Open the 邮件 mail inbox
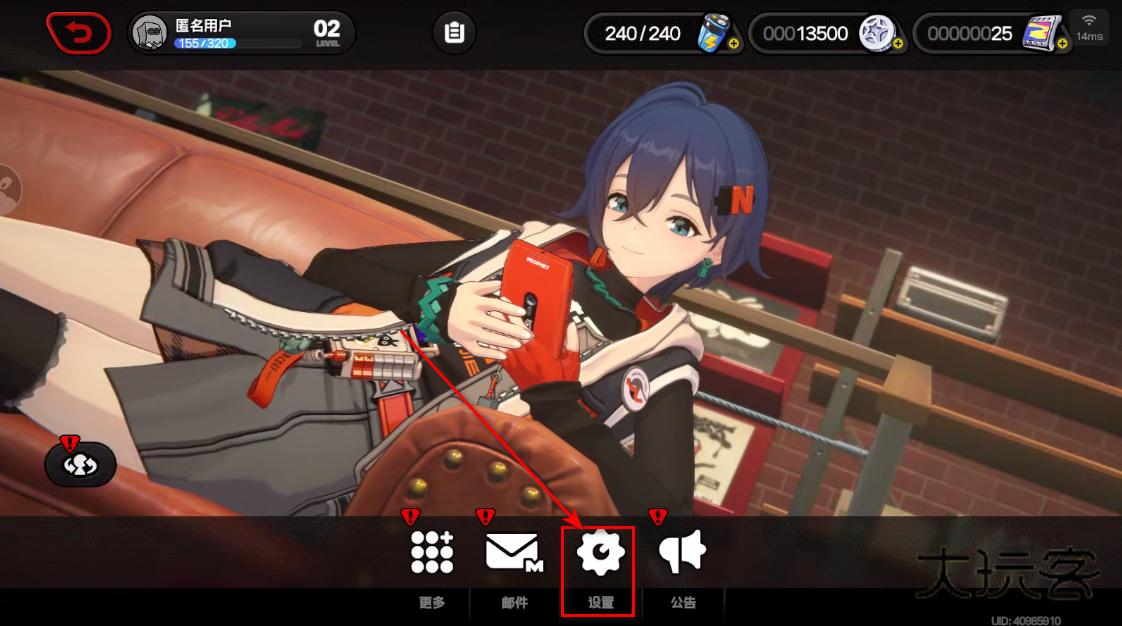Screen dimensions: 1122x626 [x=513, y=553]
